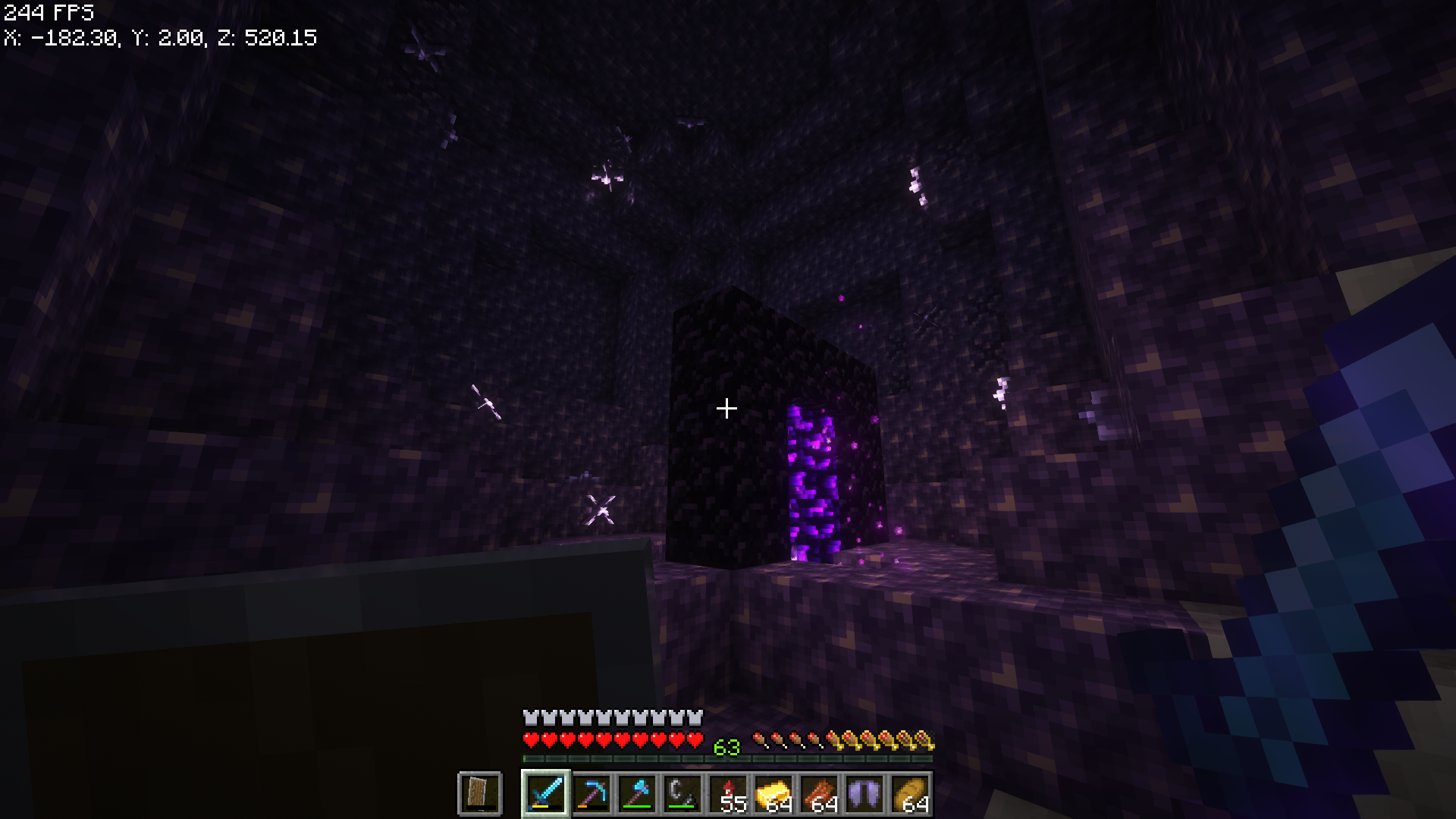1456x819 pixels.
Task: Click the 244 FPS counter text
Action: tap(45, 12)
